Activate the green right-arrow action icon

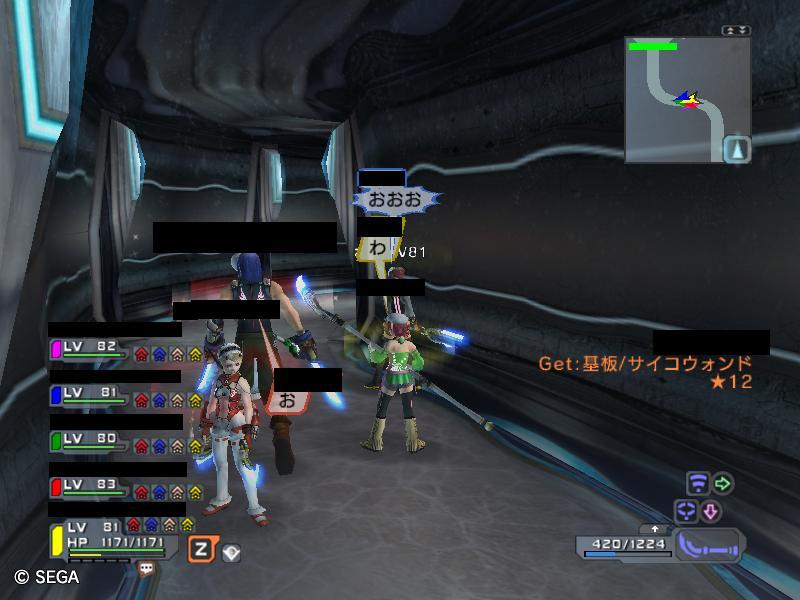point(722,485)
